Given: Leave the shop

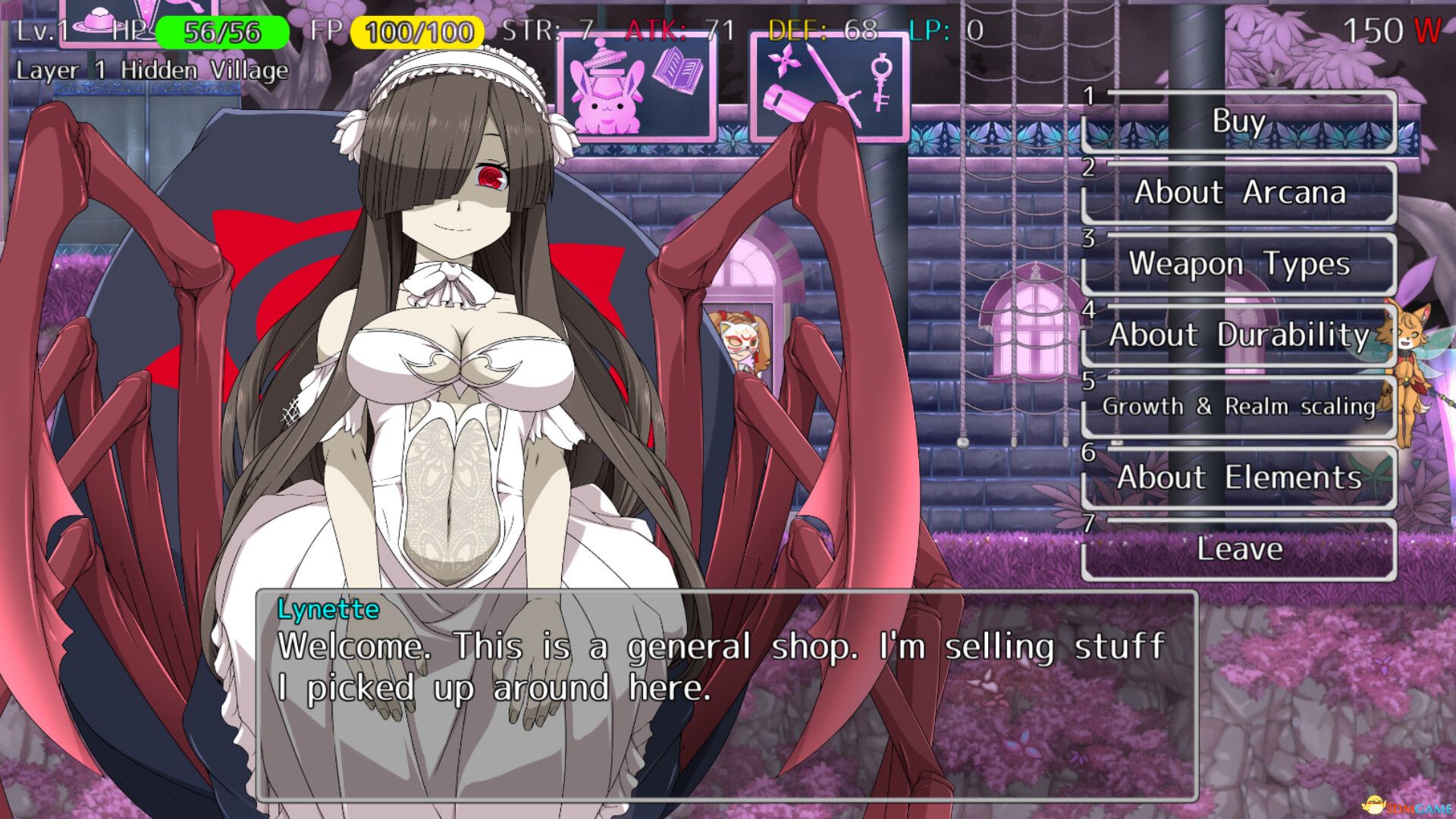Looking at the screenshot, I should pyautogui.click(x=1239, y=549).
